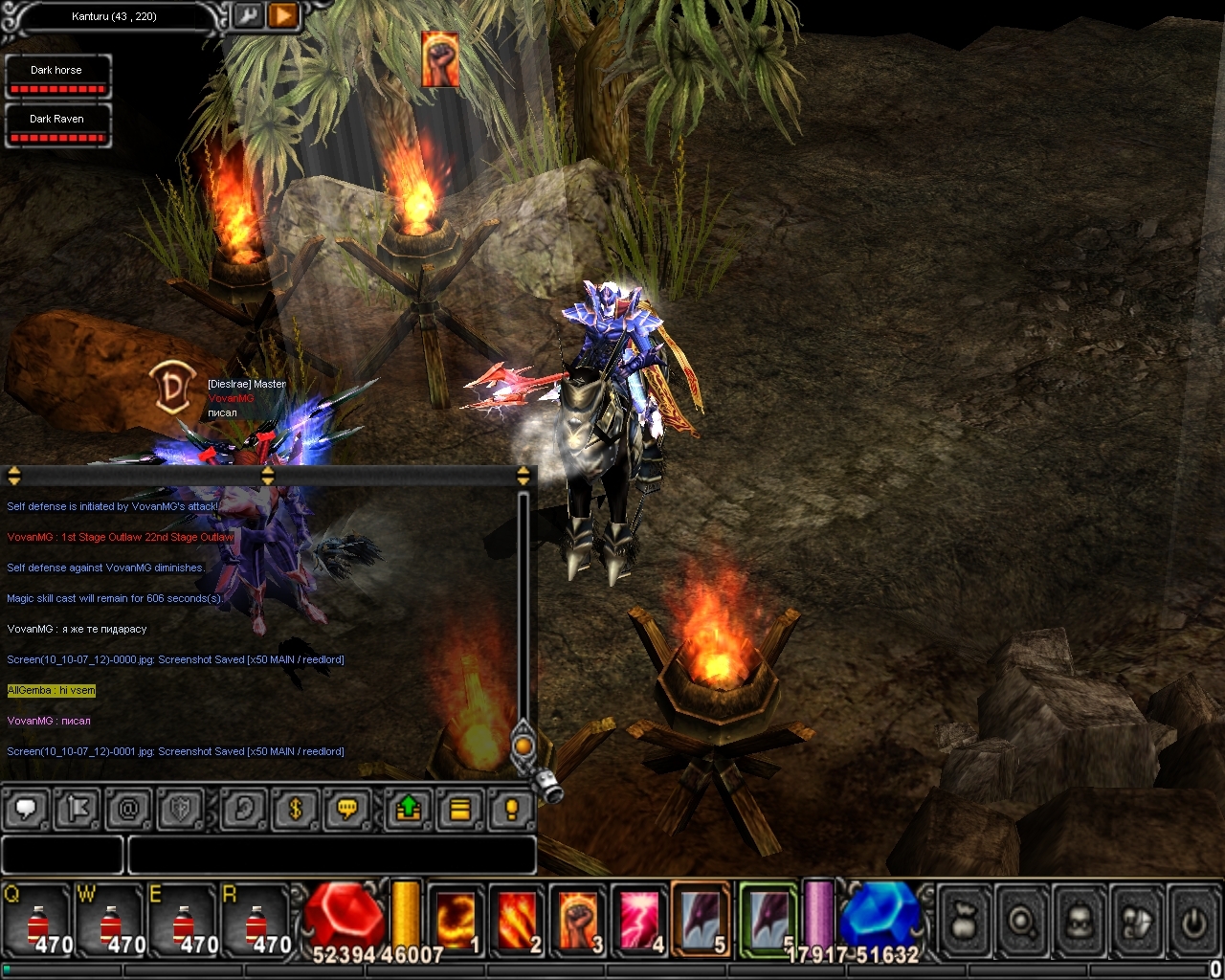Toggle the dollar sign system message button
Image resolution: width=1225 pixels, height=980 pixels.
click(x=295, y=810)
